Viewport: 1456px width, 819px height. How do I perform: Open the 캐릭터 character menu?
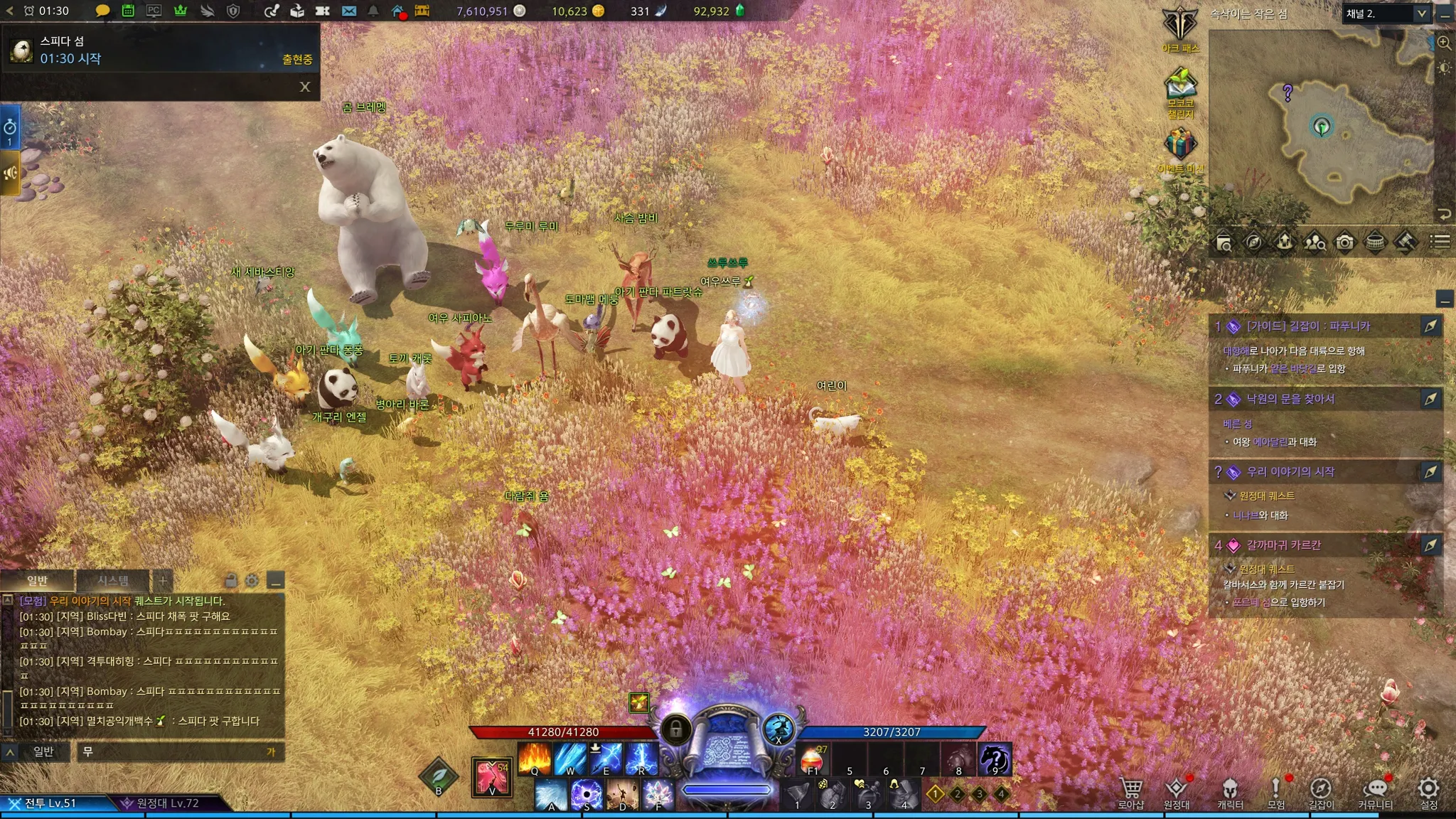(x=1230, y=790)
